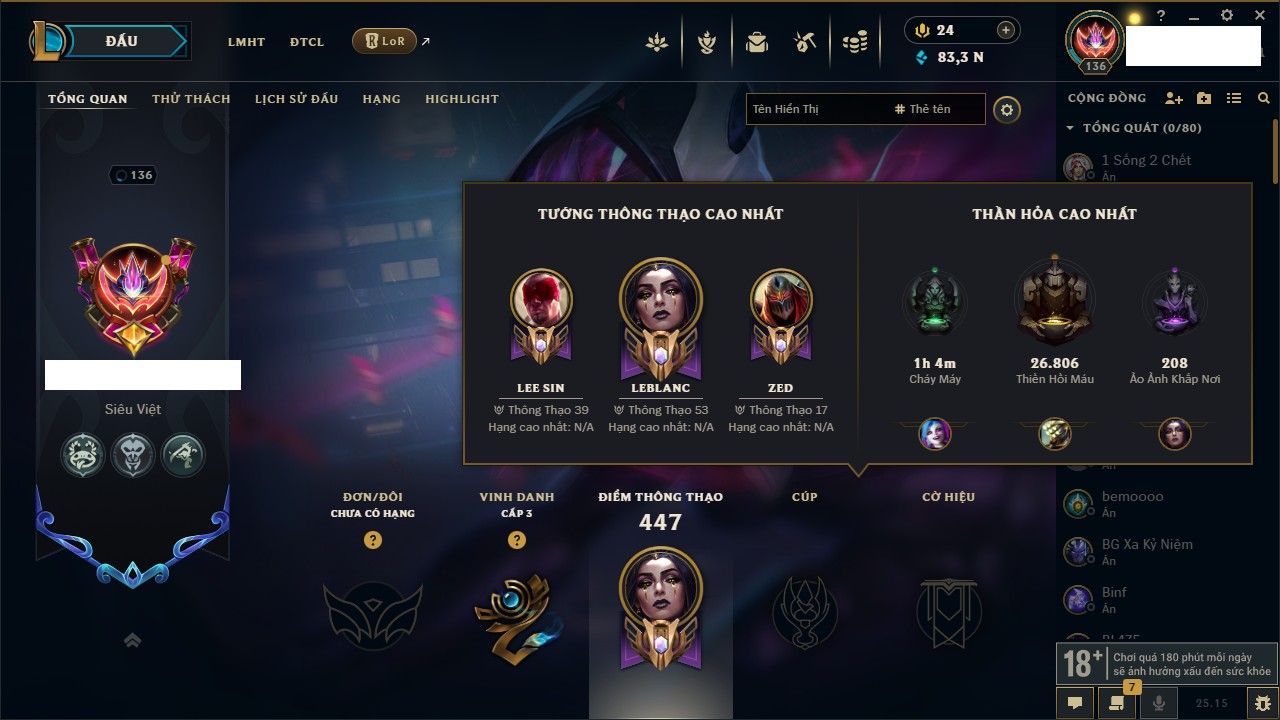Open the chat speech bubble button
1280x720 pixels.
1075,703
